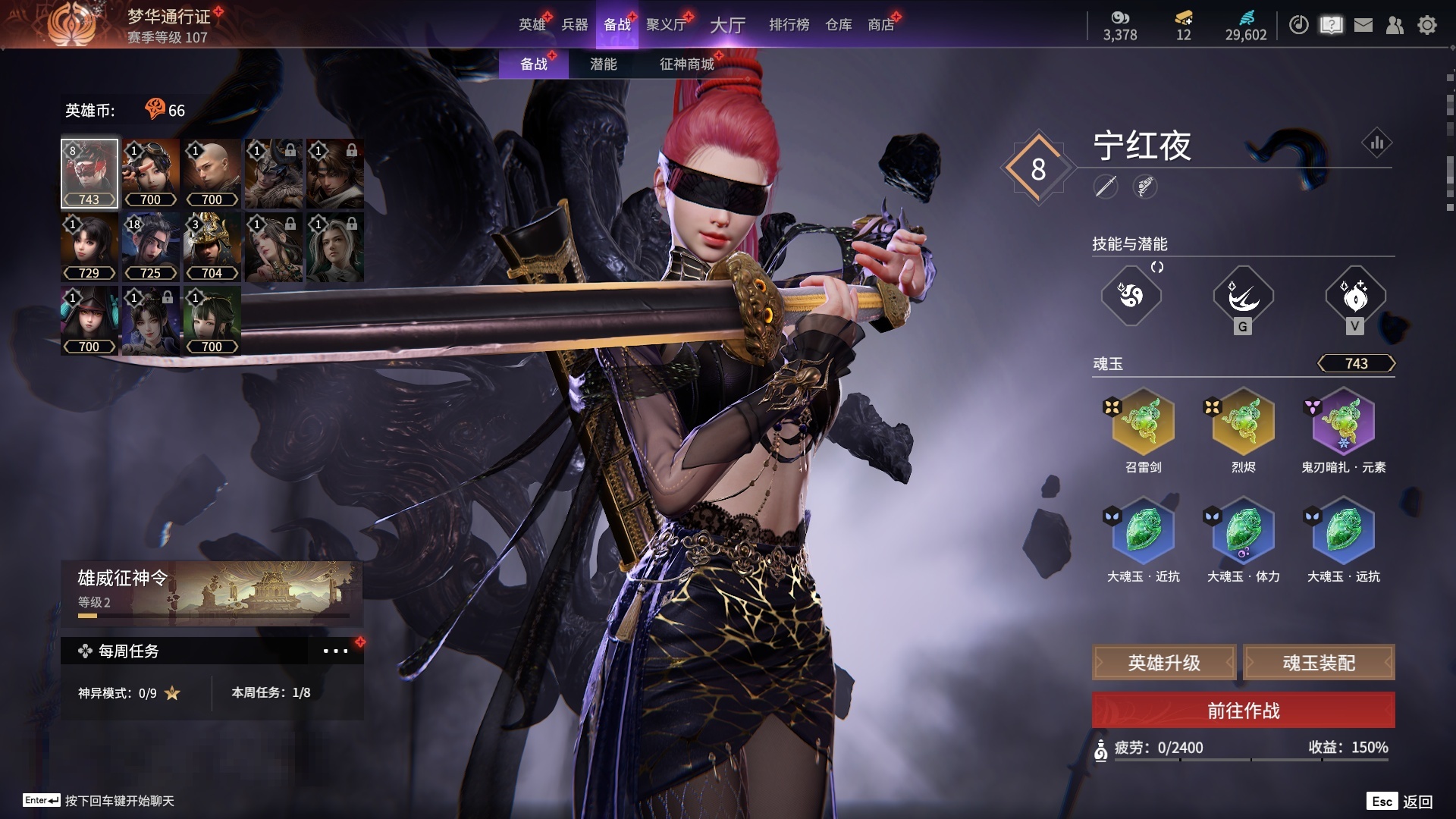Image resolution: width=1456 pixels, height=819 pixels.
Task: Select the hero portrait with level 18
Action: tap(150, 246)
